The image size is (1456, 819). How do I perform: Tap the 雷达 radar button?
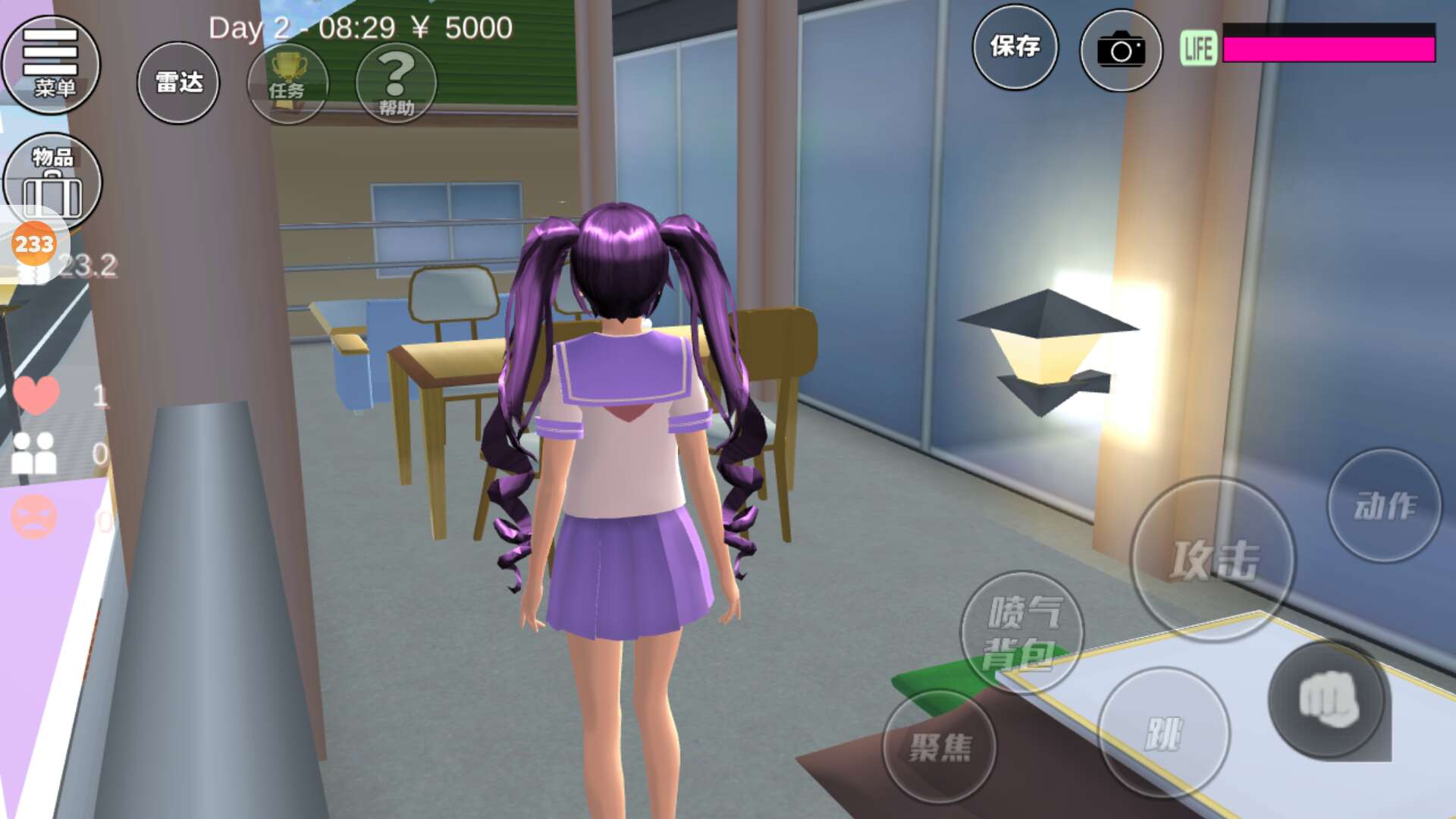pyautogui.click(x=178, y=83)
